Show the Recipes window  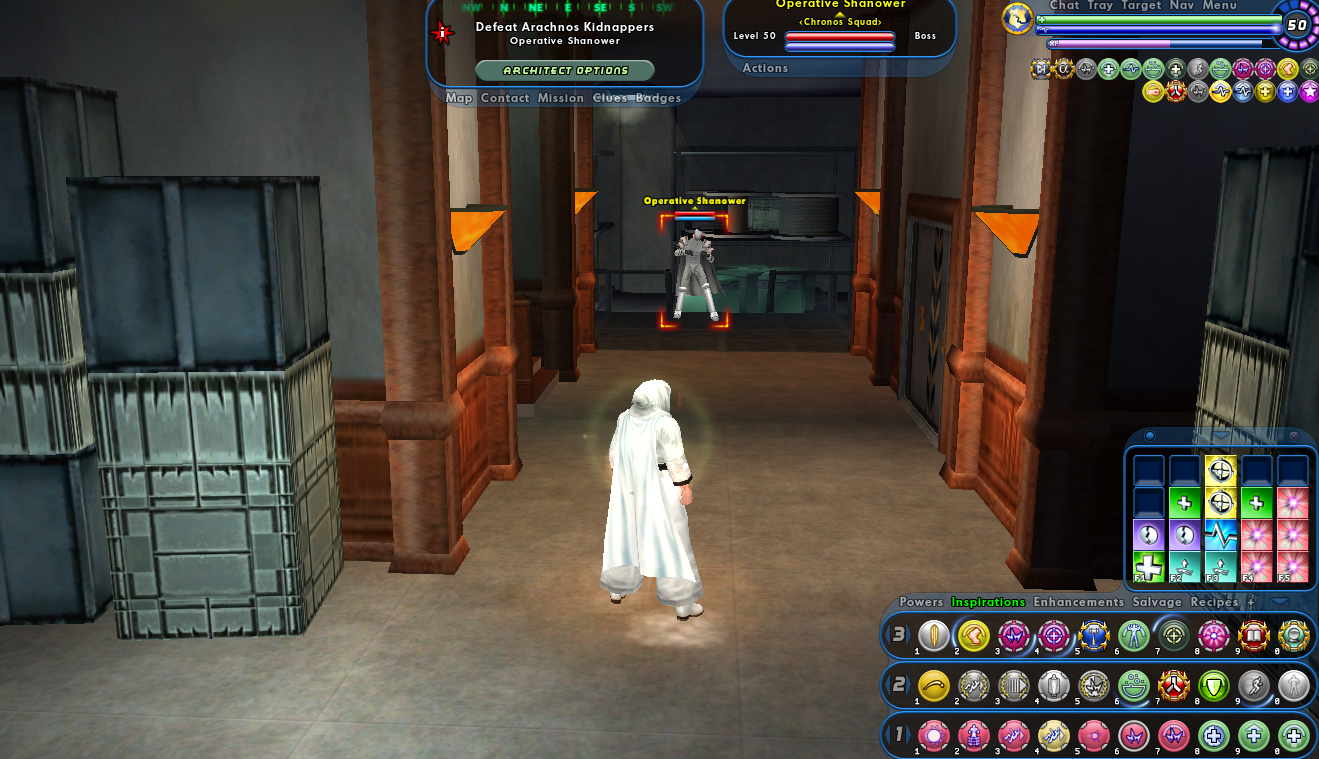[1214, 602]
